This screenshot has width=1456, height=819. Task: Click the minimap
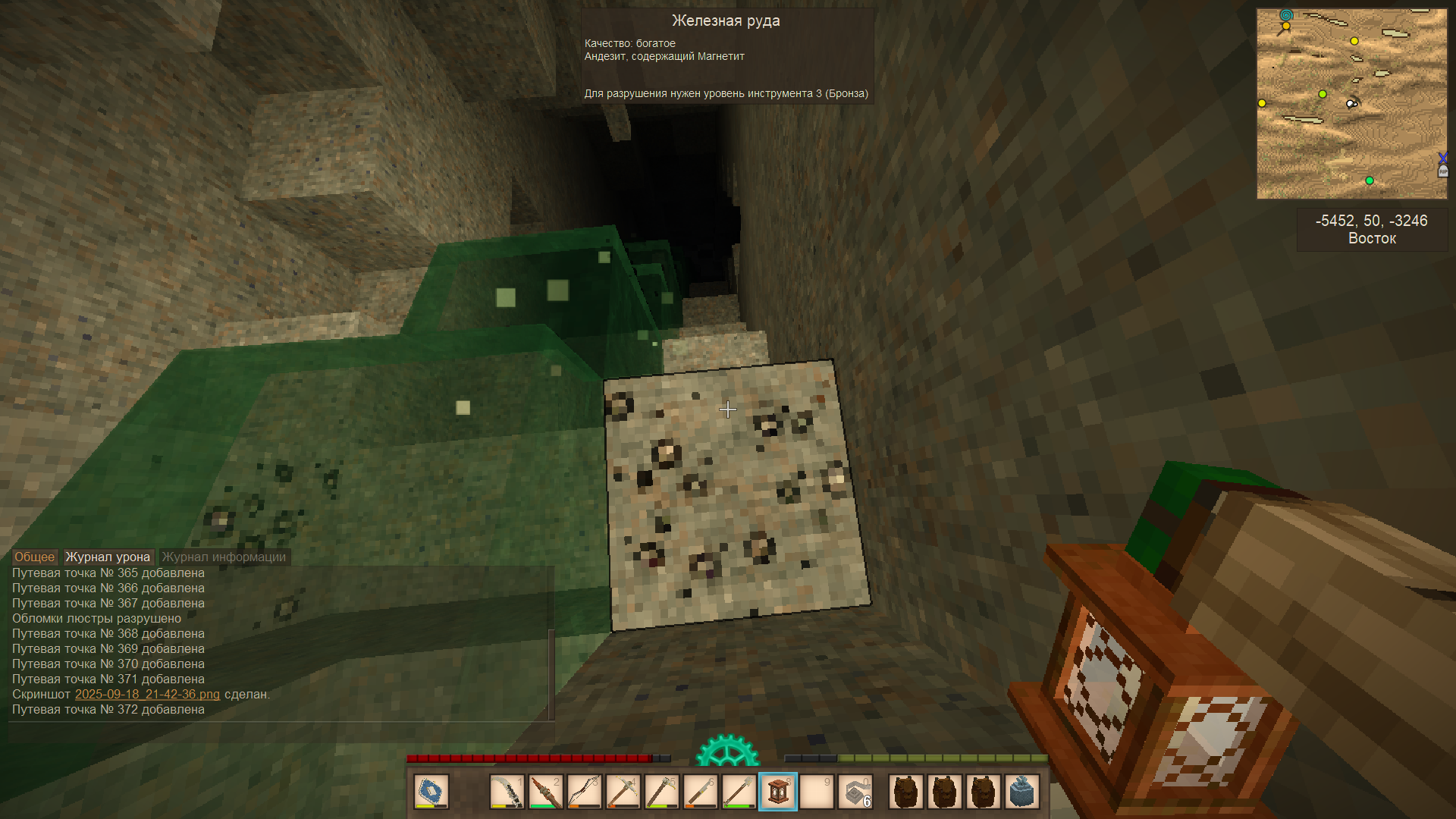pos(1351,104)
